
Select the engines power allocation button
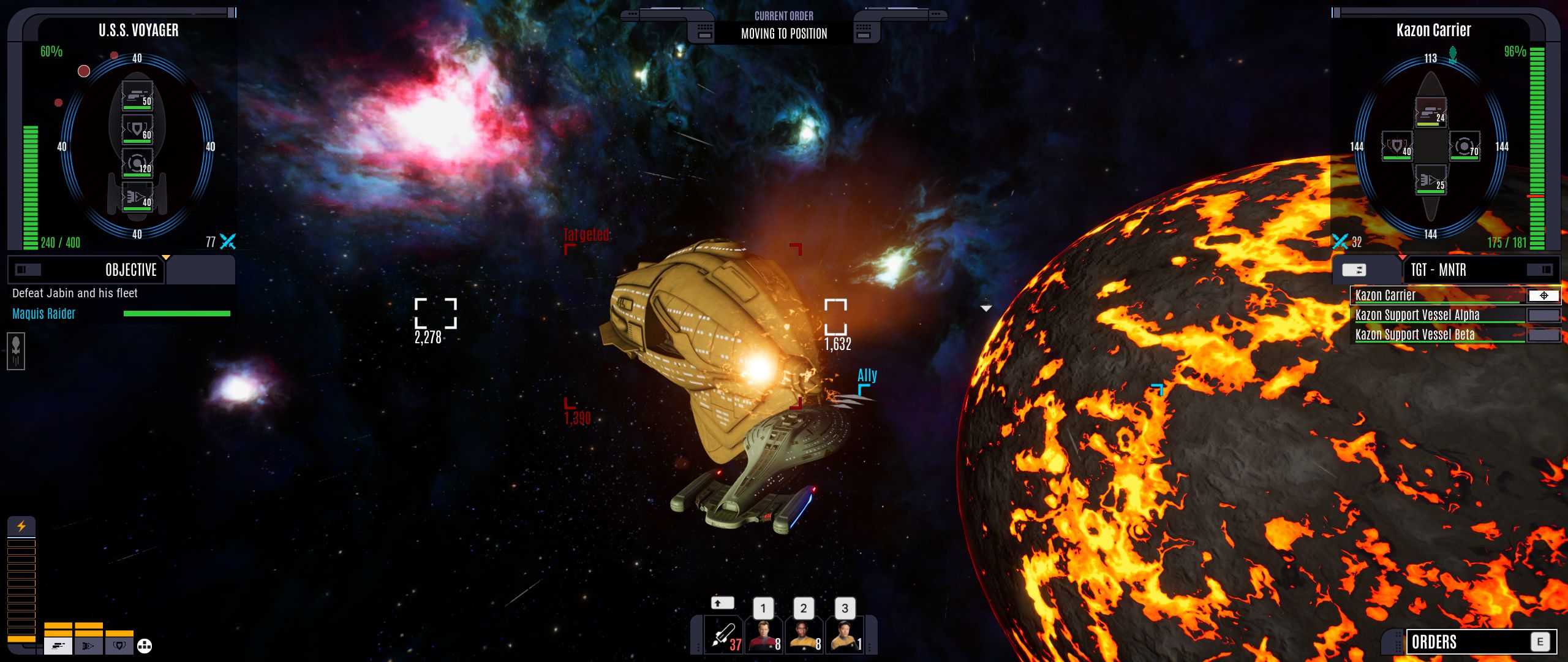coord(89,645)
